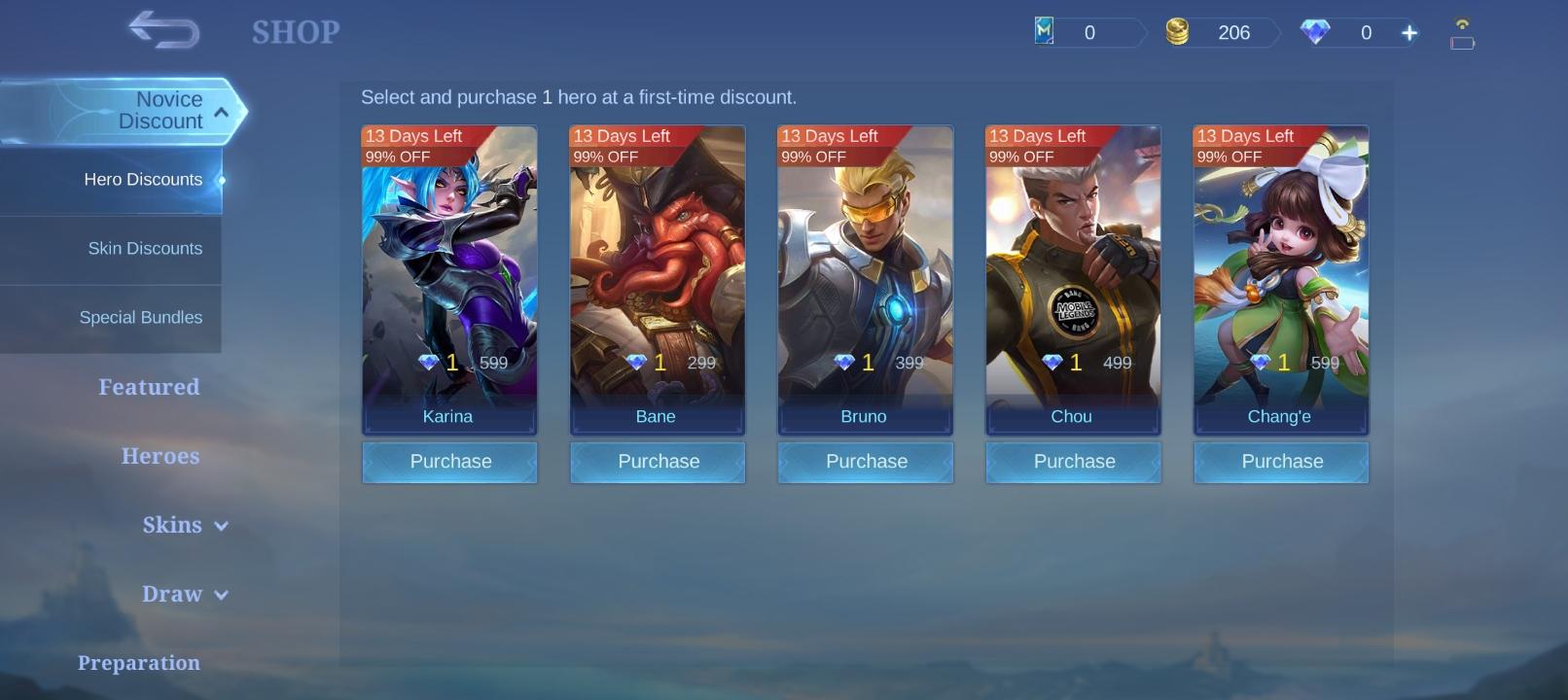Screen dimensions: 1568x700
Task: Switch to the Skin Discounts tab
Action: pos(145,249)
